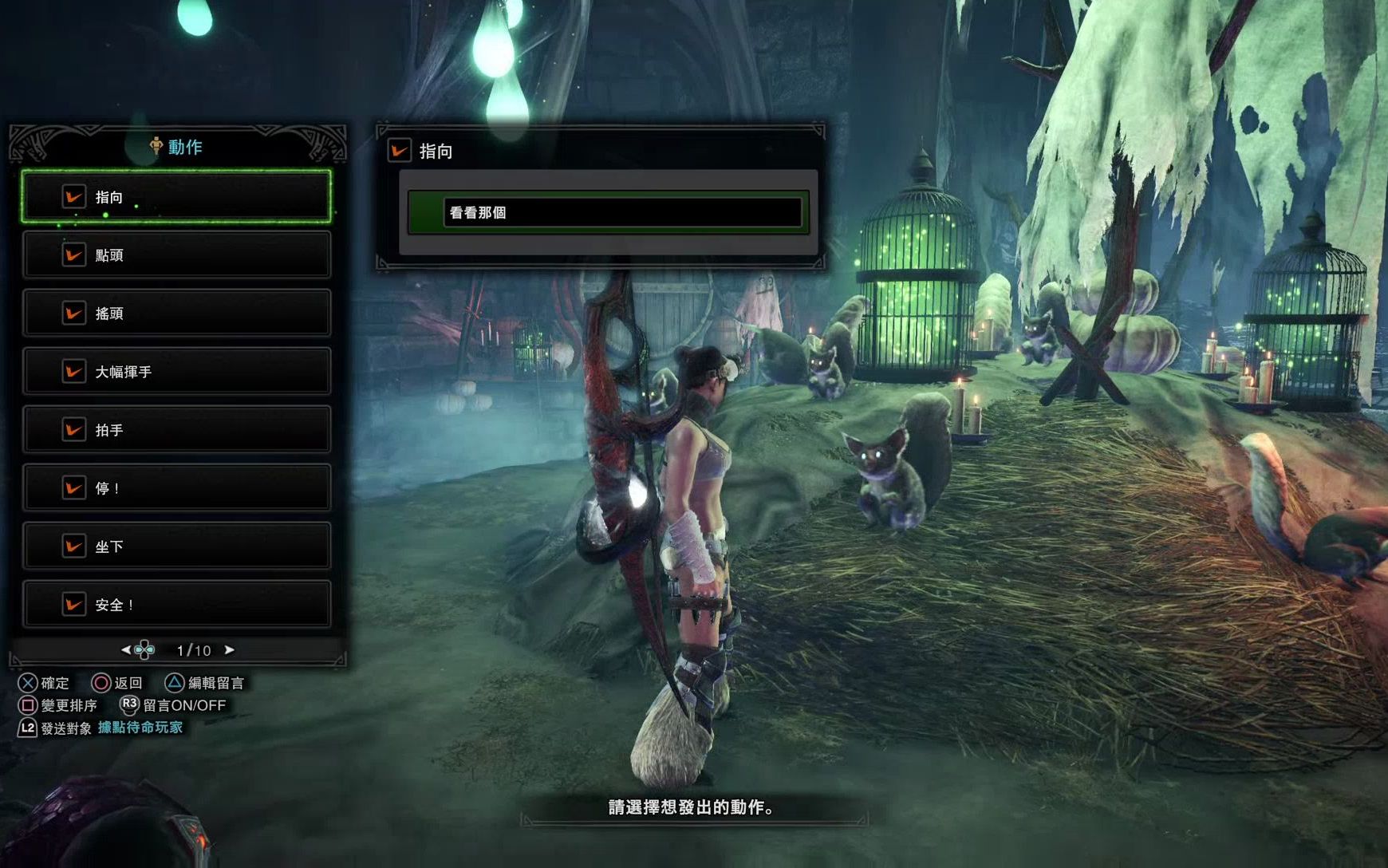1388x868 pixels.
Task: Pick the 大幅揮手 gesture
Action: coord(176,372)
